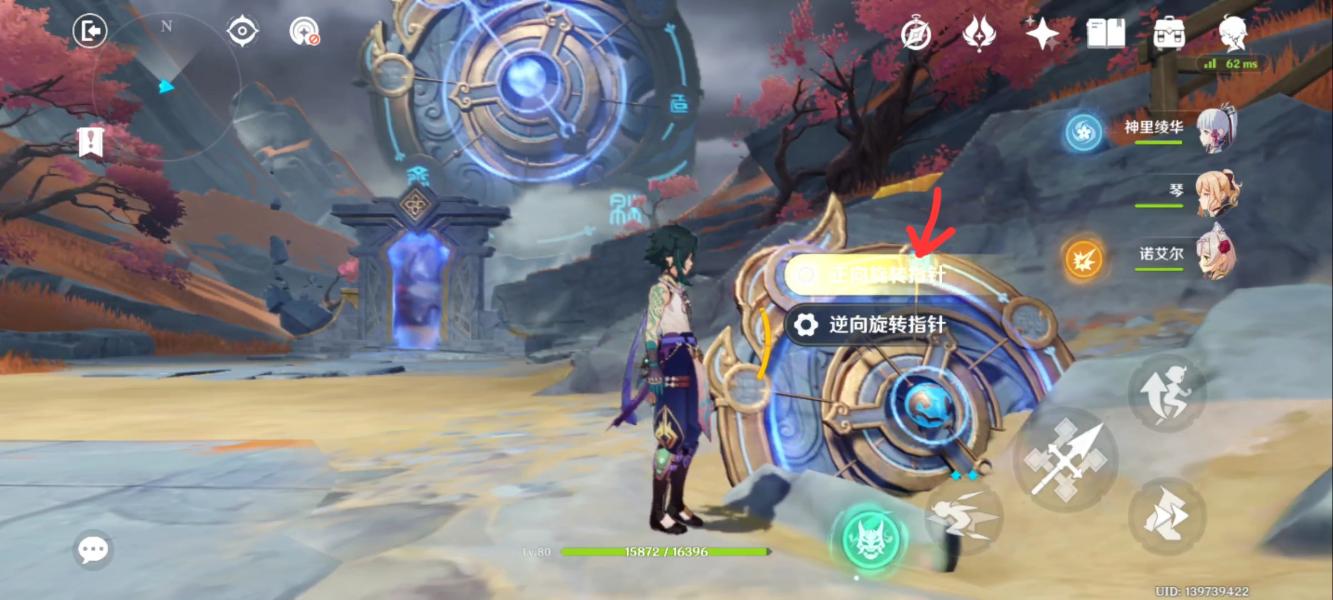
Task: Open the chat speech bubble
Action: (93, 549)
